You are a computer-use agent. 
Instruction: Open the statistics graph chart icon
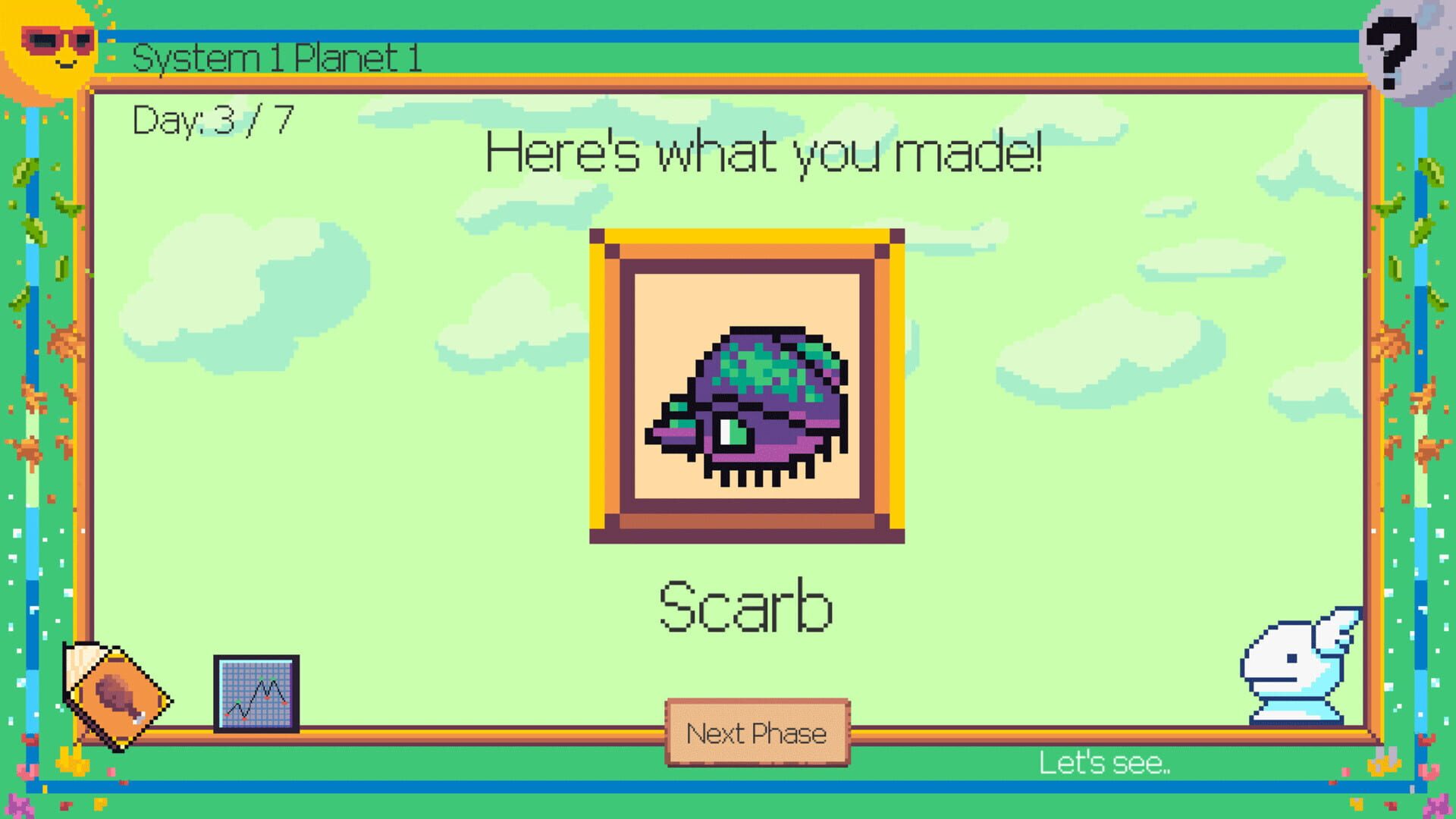tap(256, 694)
